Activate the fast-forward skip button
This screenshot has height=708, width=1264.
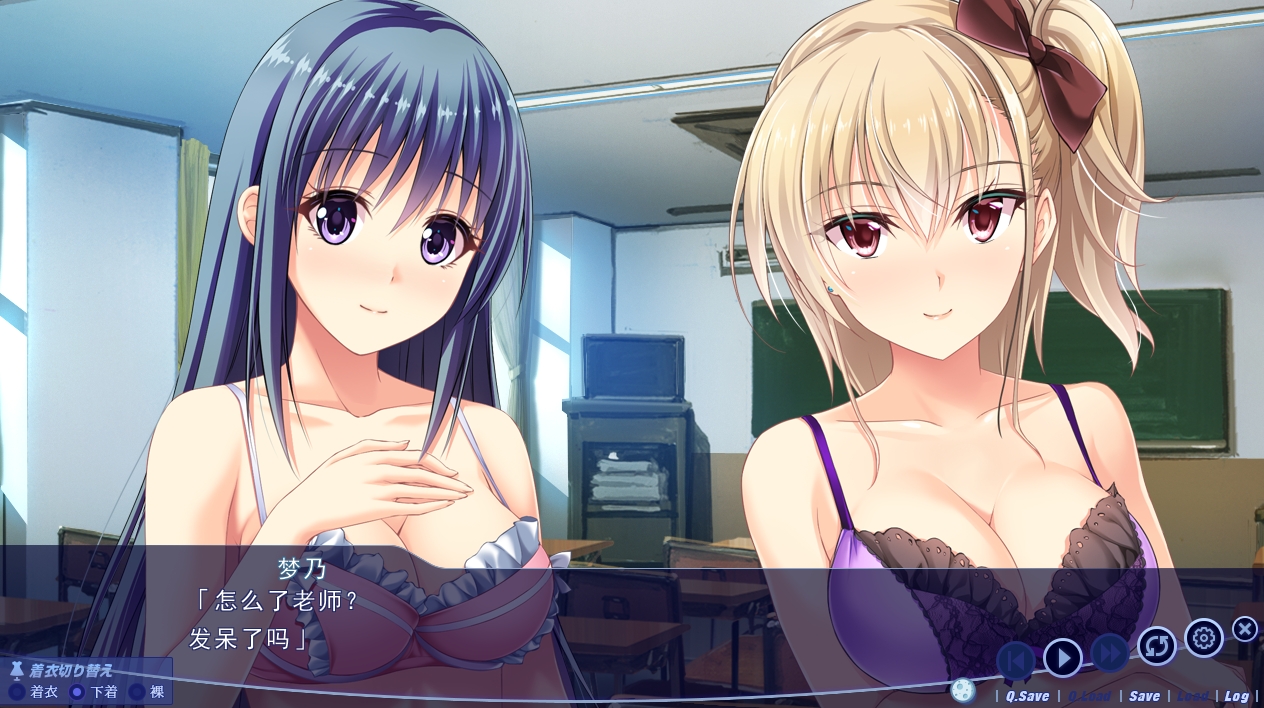[1110, 653]
